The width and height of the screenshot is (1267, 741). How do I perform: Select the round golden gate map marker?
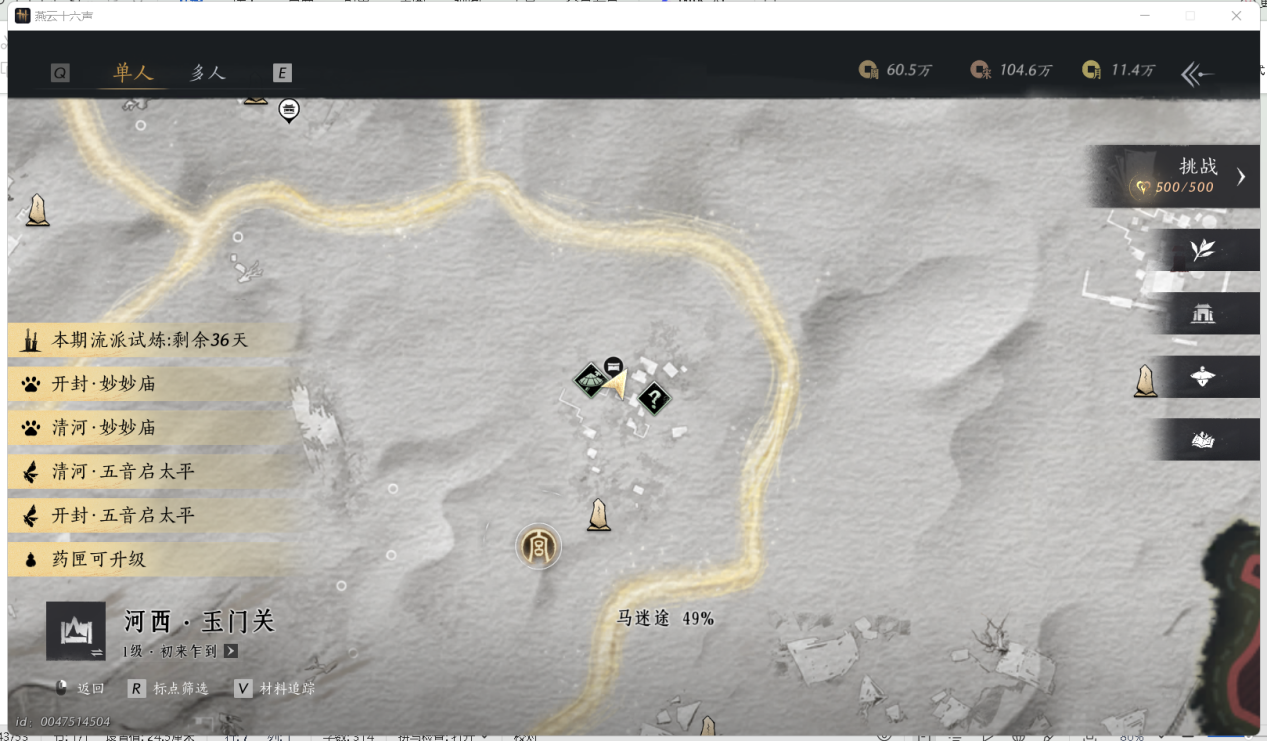pyautogui.click(x=538, y=547)
